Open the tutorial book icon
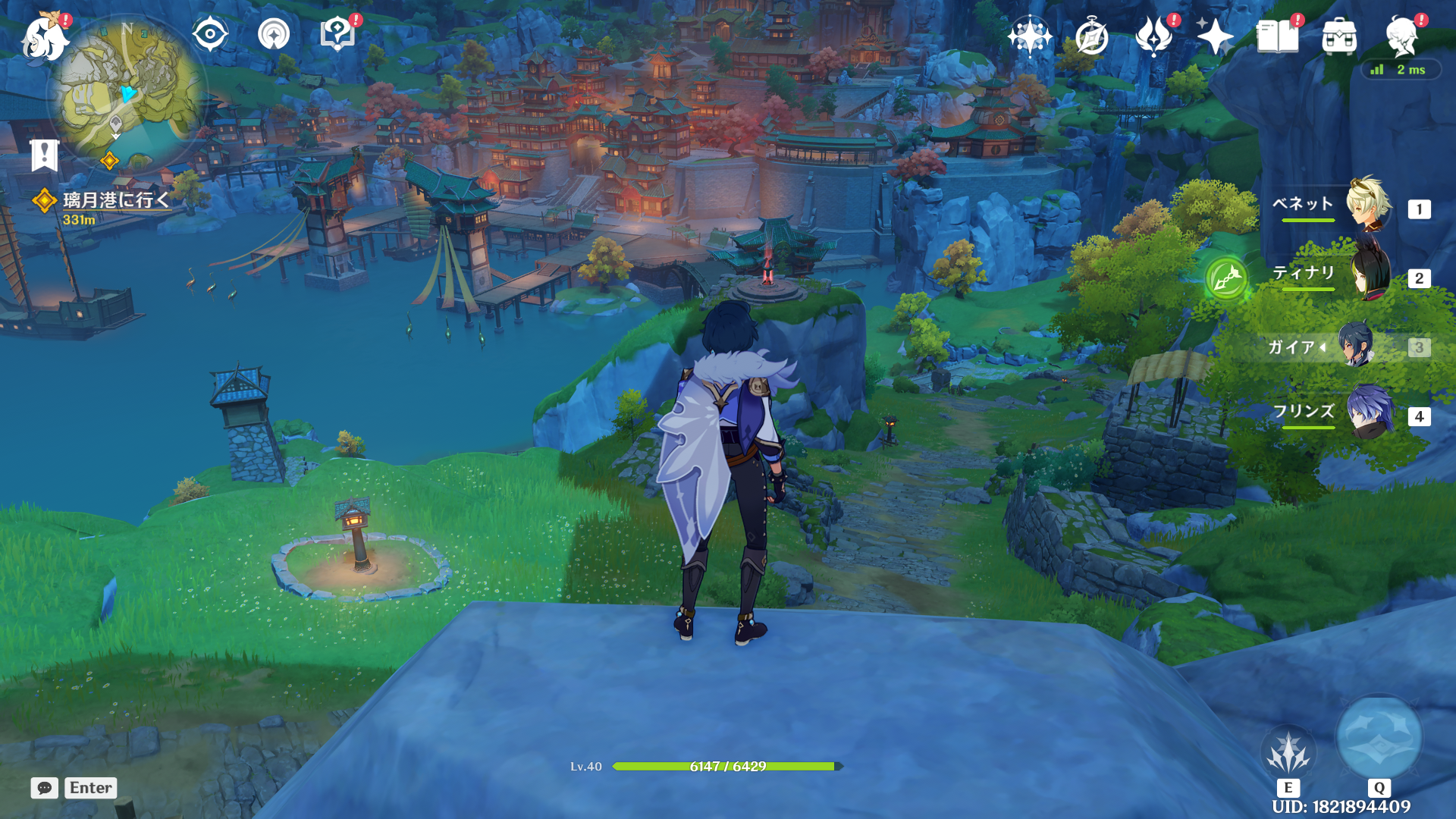 1277,36
